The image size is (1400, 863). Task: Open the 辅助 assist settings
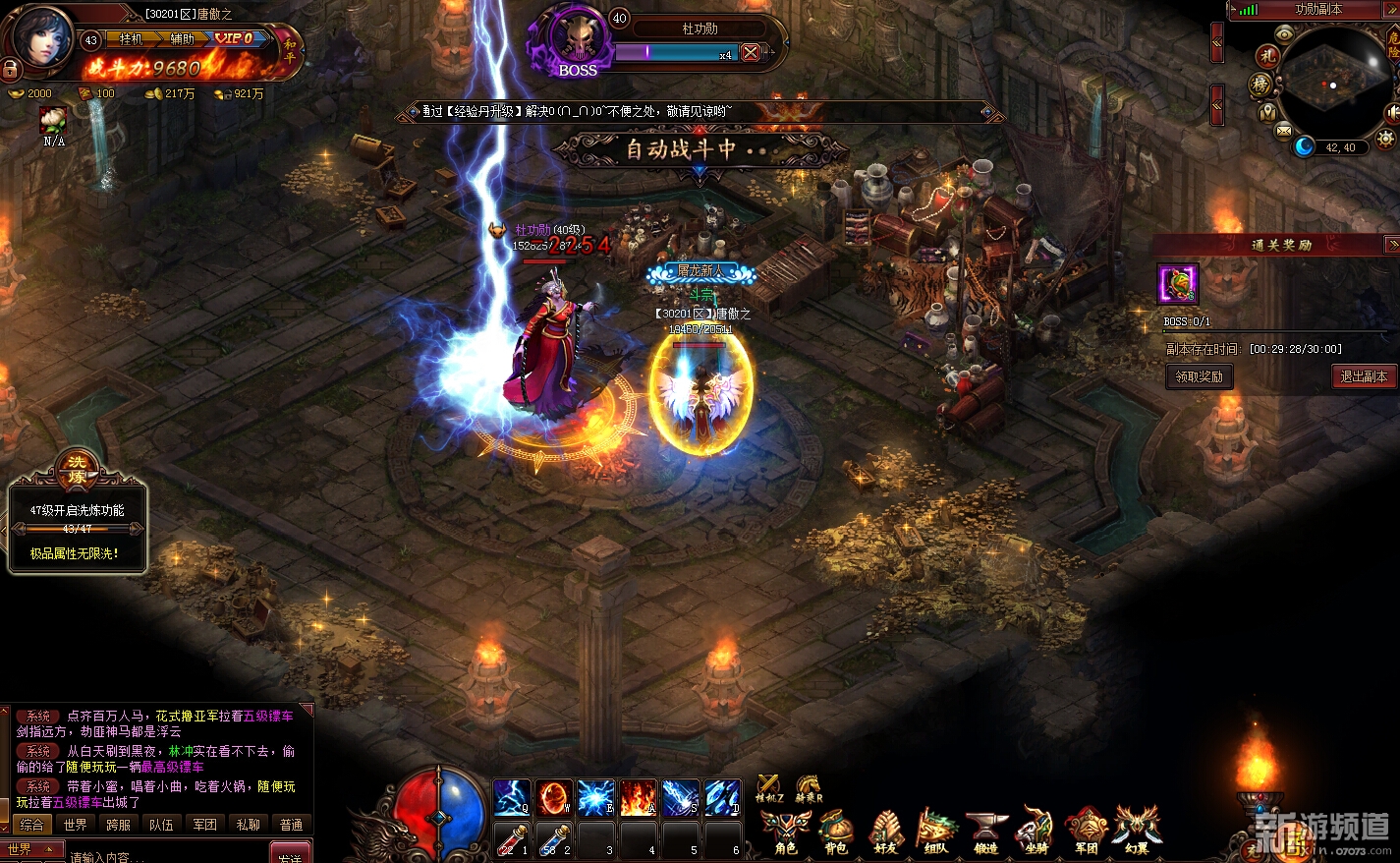click(x=183, y=38)
